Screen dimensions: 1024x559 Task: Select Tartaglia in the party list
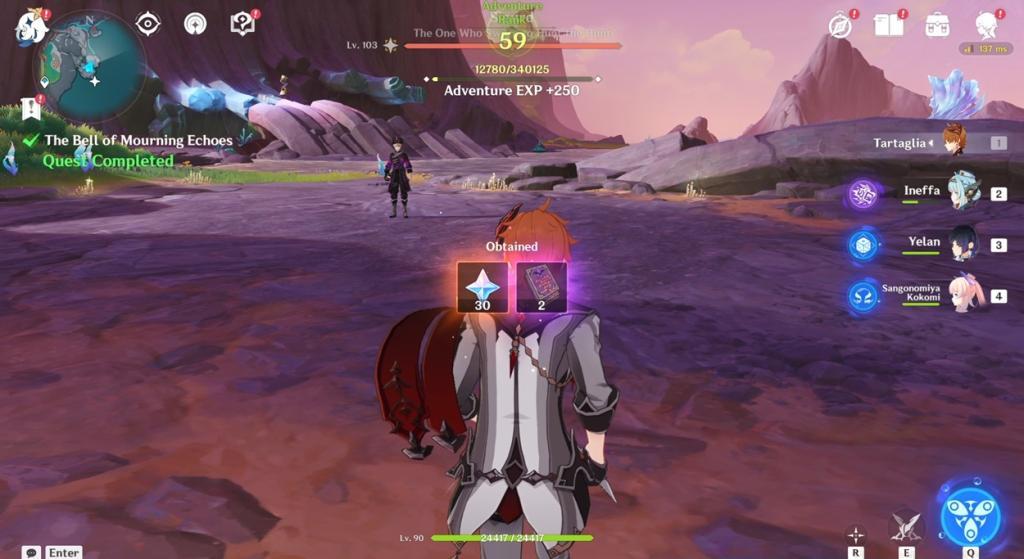[954, 142]
